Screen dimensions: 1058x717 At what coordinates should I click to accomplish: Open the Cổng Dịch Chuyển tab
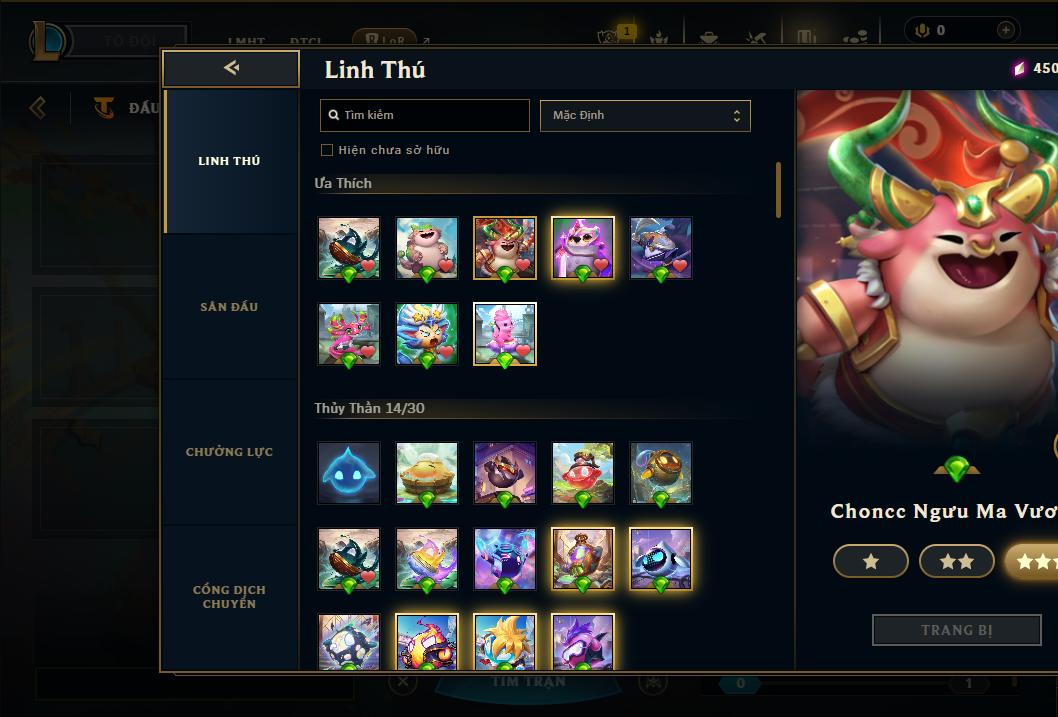click(x=229, y=596)
